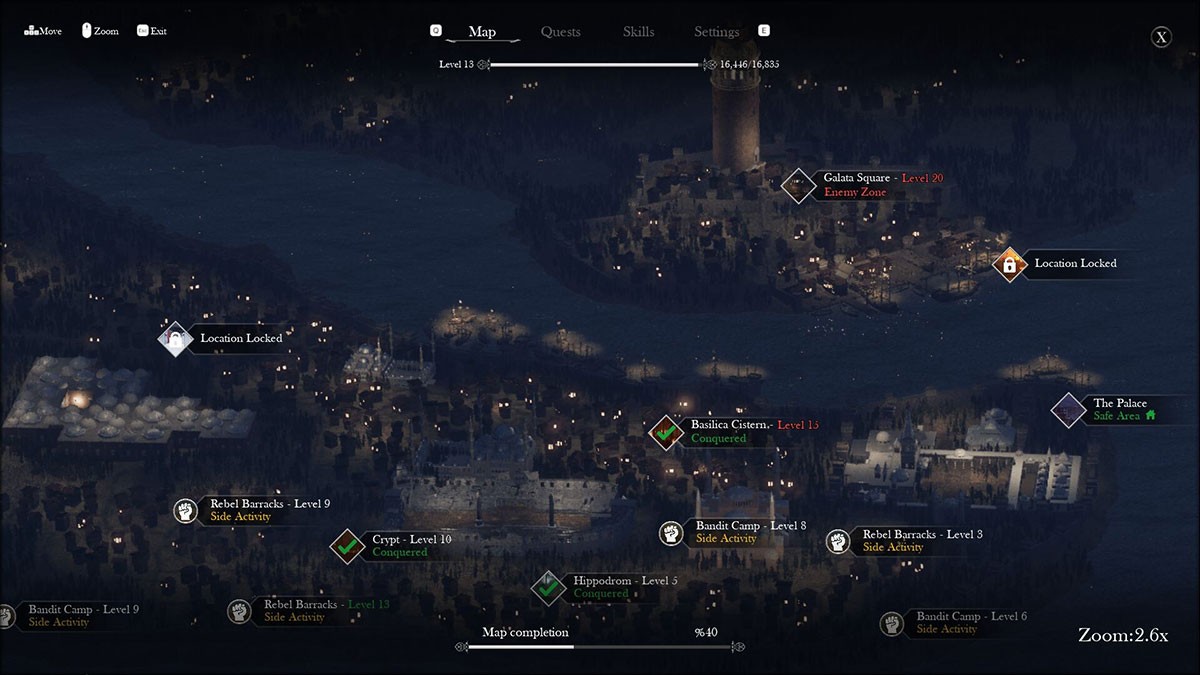The image size is (1200, 675).
Task: Click the orange padlock Location Locked marker
Action: [x=1010, y=264]
